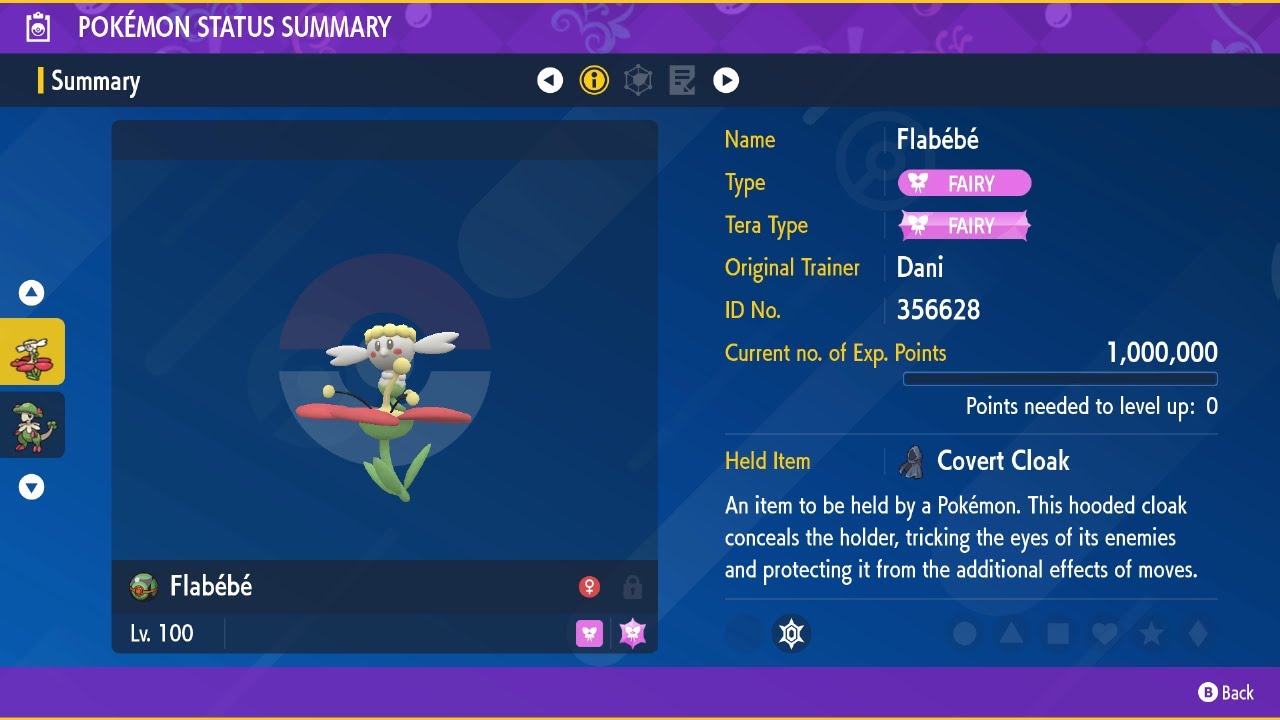1280x720 pixels.
Task: Toggle the female gender symbol on the Pokémon card
Action: [589, 586]
